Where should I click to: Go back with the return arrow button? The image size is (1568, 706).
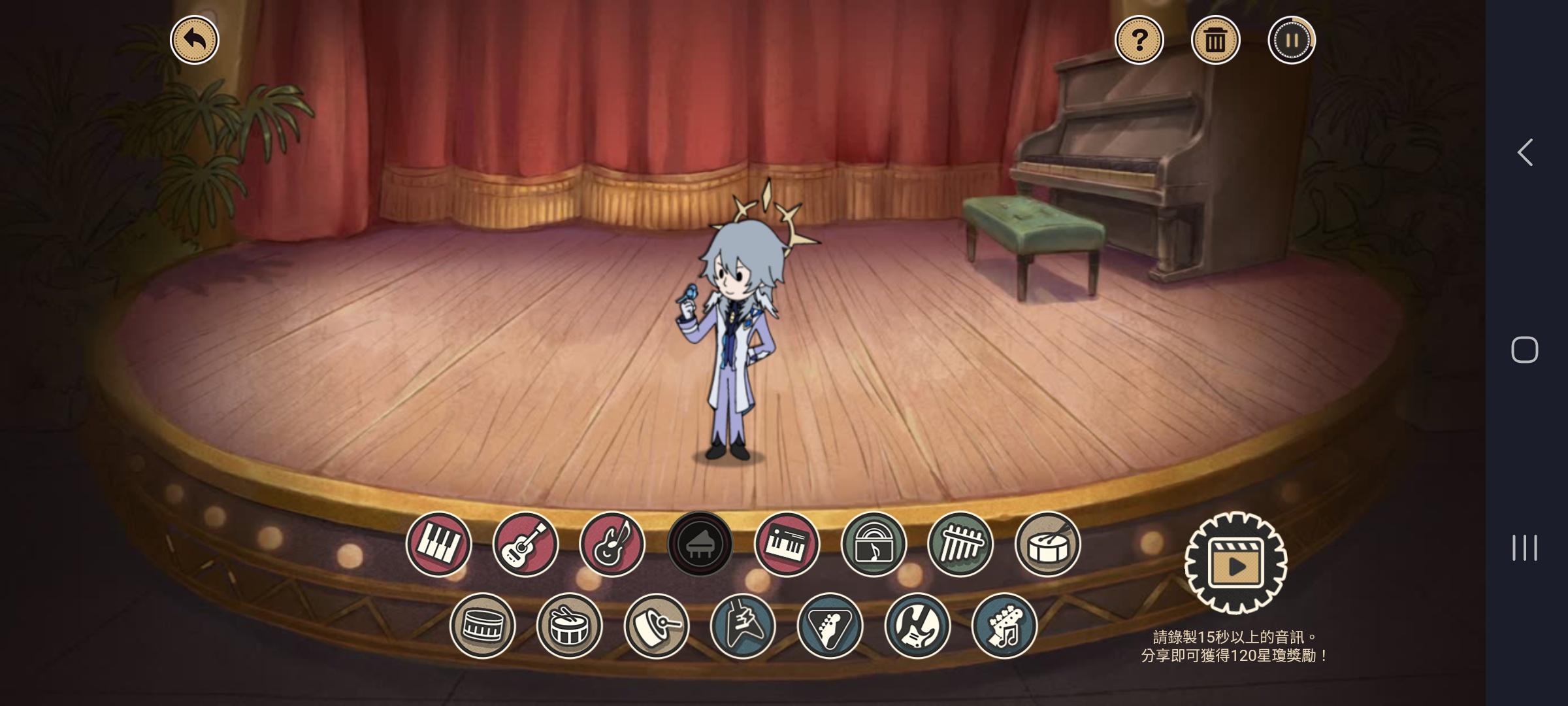(x=195, y=40)
